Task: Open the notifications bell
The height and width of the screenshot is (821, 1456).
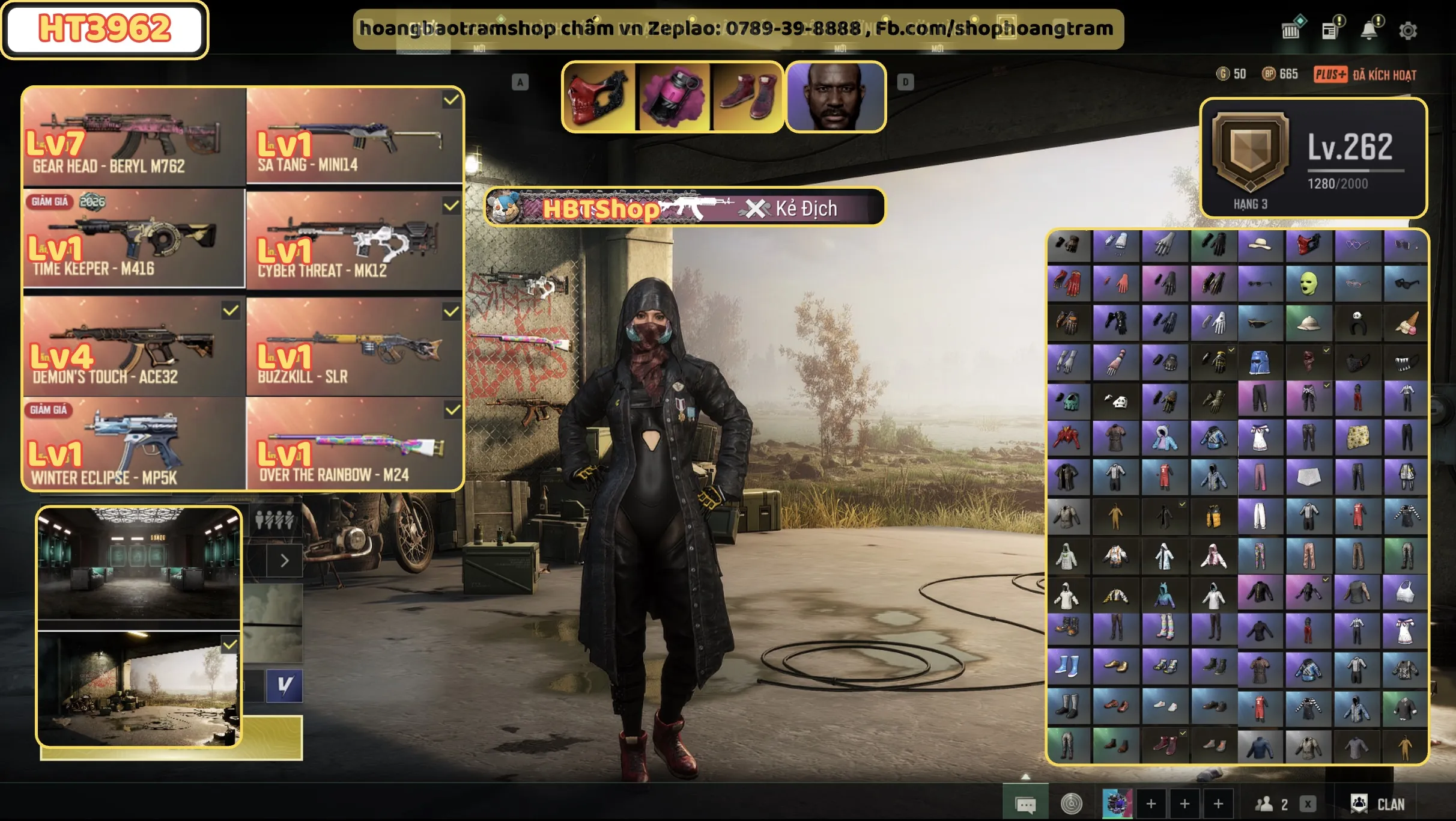Action: pyautogui.click(x=1369, y=30)
